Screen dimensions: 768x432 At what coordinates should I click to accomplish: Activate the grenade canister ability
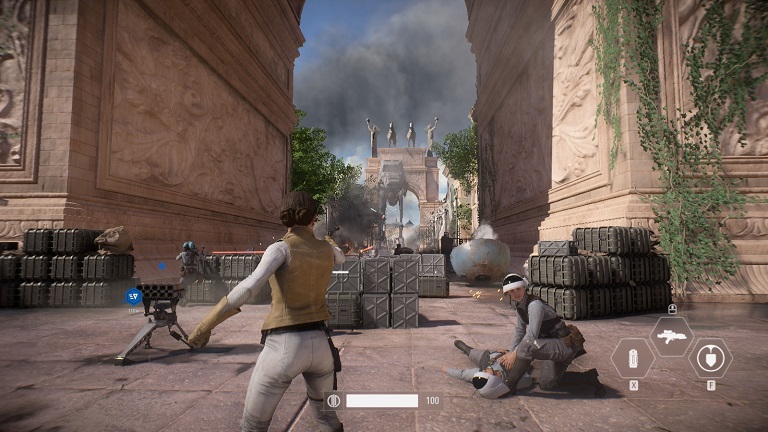click(633, 357)
